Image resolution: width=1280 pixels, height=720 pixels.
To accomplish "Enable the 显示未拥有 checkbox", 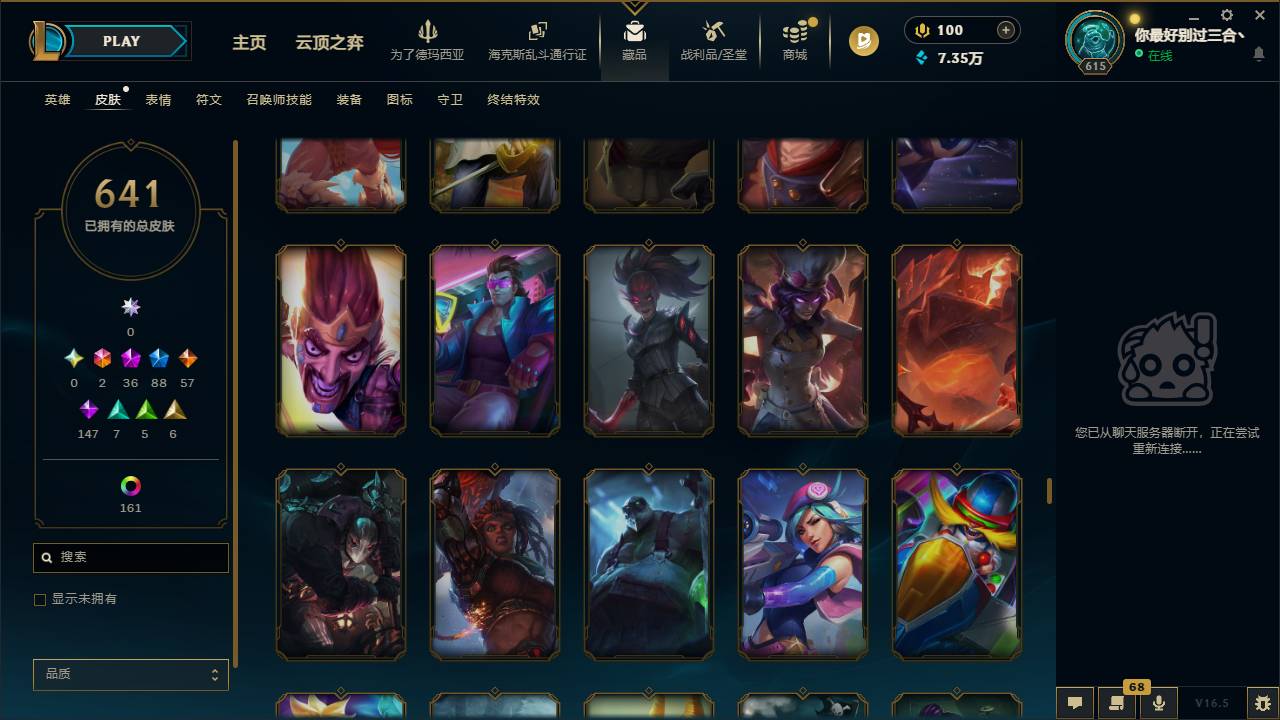I will [40, 599].
